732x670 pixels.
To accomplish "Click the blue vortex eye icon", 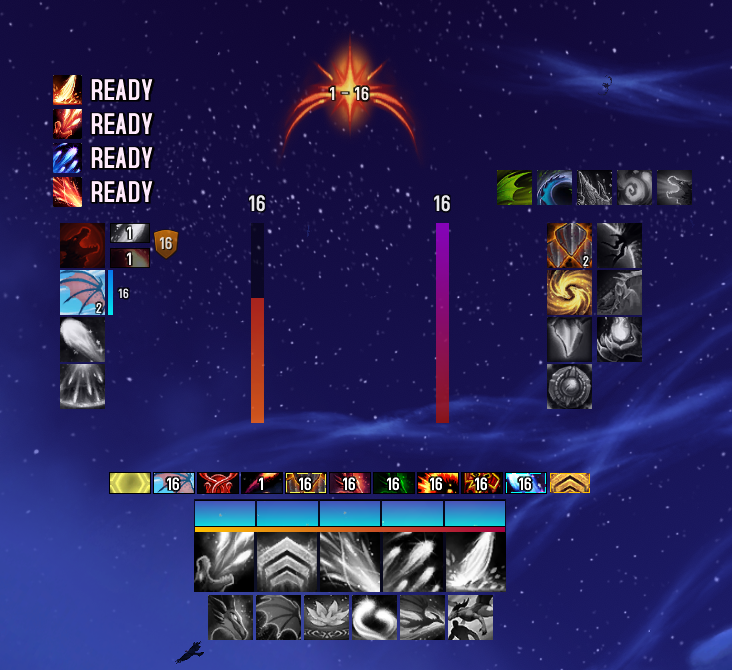I will click(x=554, y=187).
